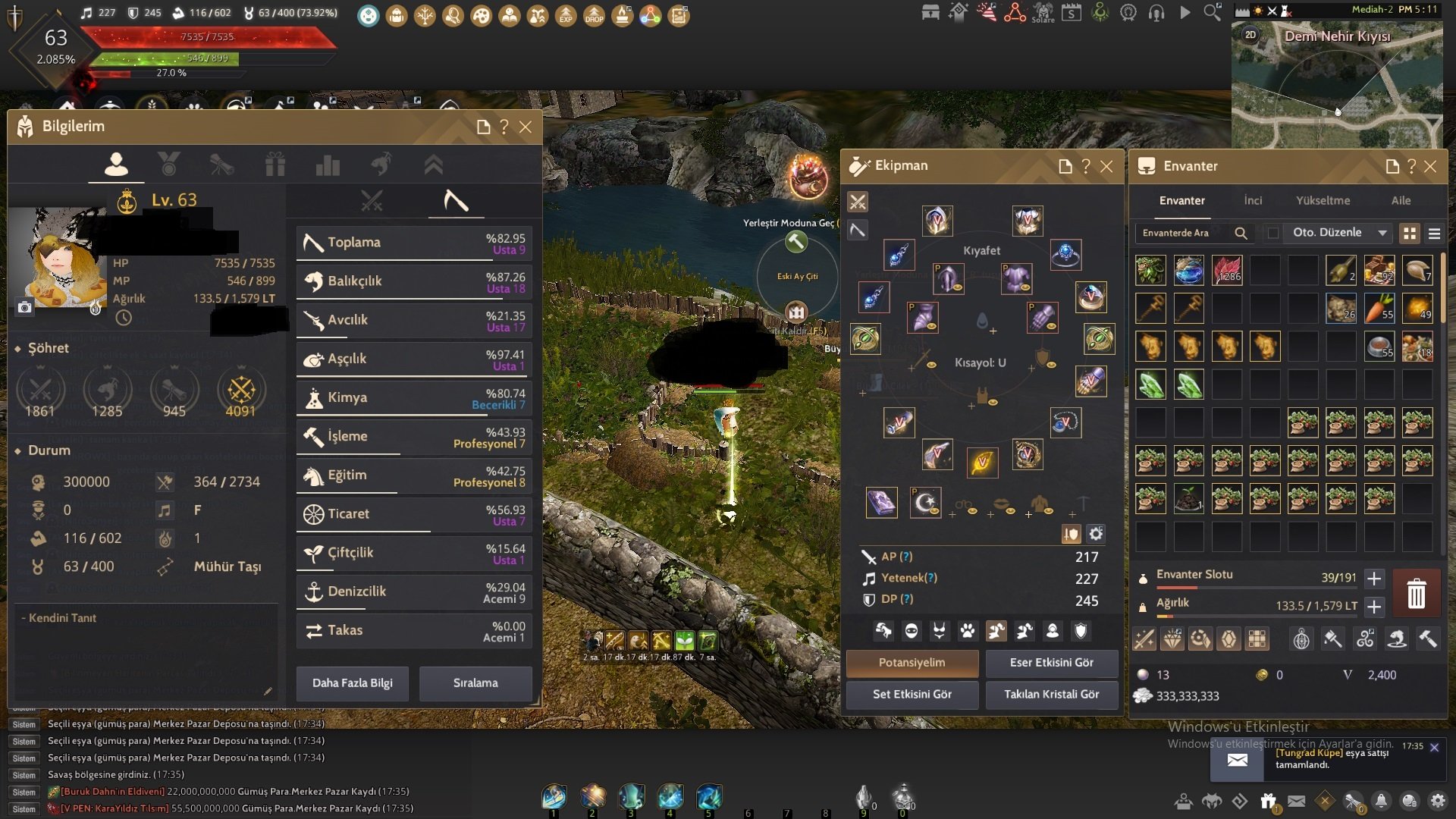
Task: Click Eser Etkisini Gör button
Action: pos(1051,663)
